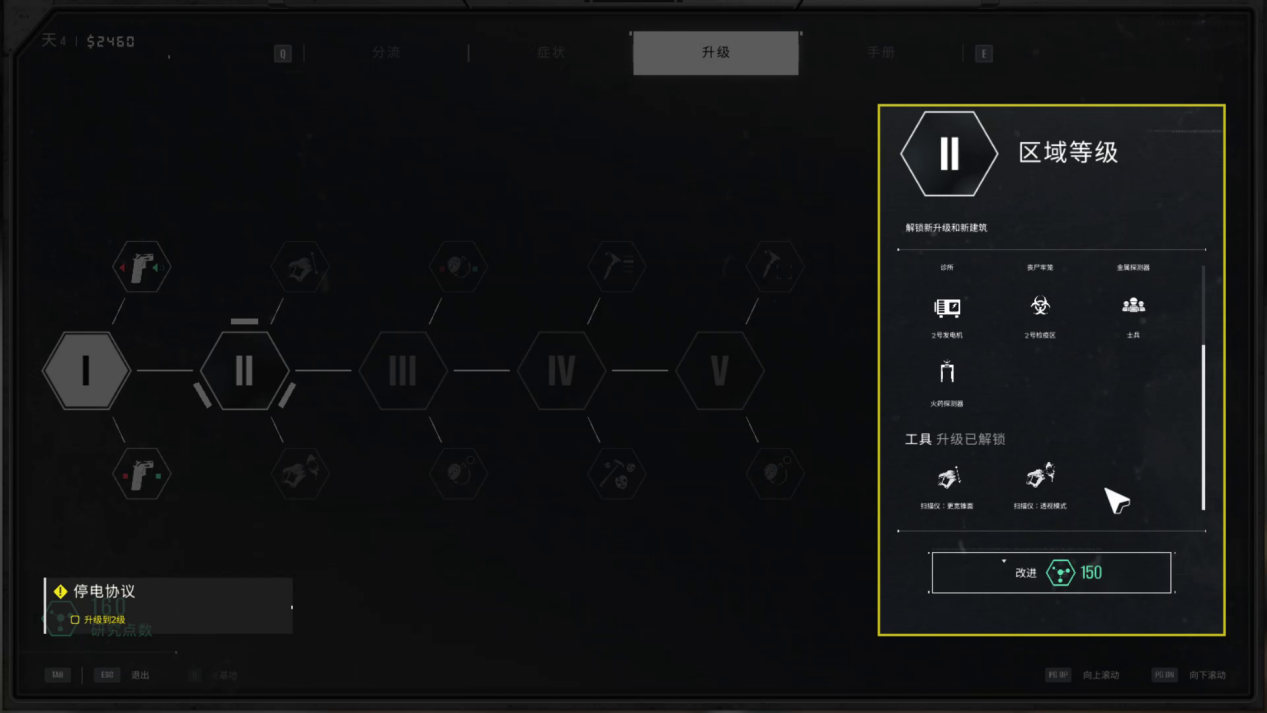Switch to the 分流 tab
The image size is (1267, 713).
386,53
